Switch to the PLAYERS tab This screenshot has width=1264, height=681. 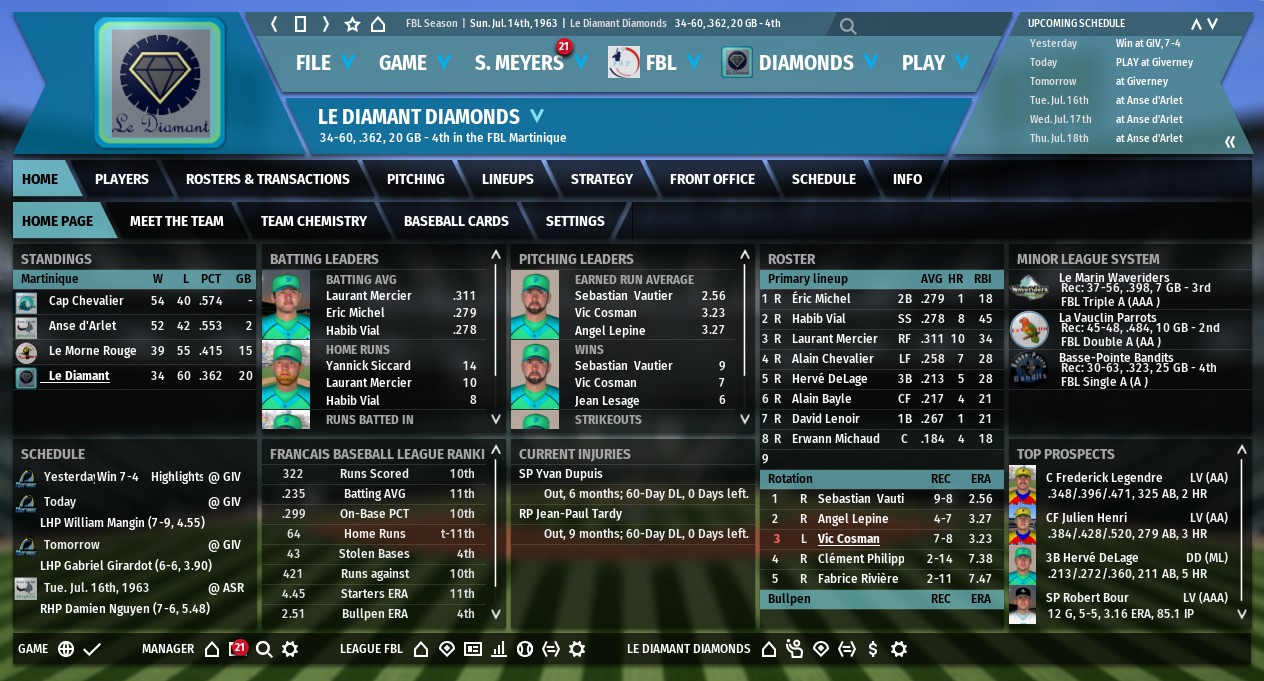coord(121,179)
